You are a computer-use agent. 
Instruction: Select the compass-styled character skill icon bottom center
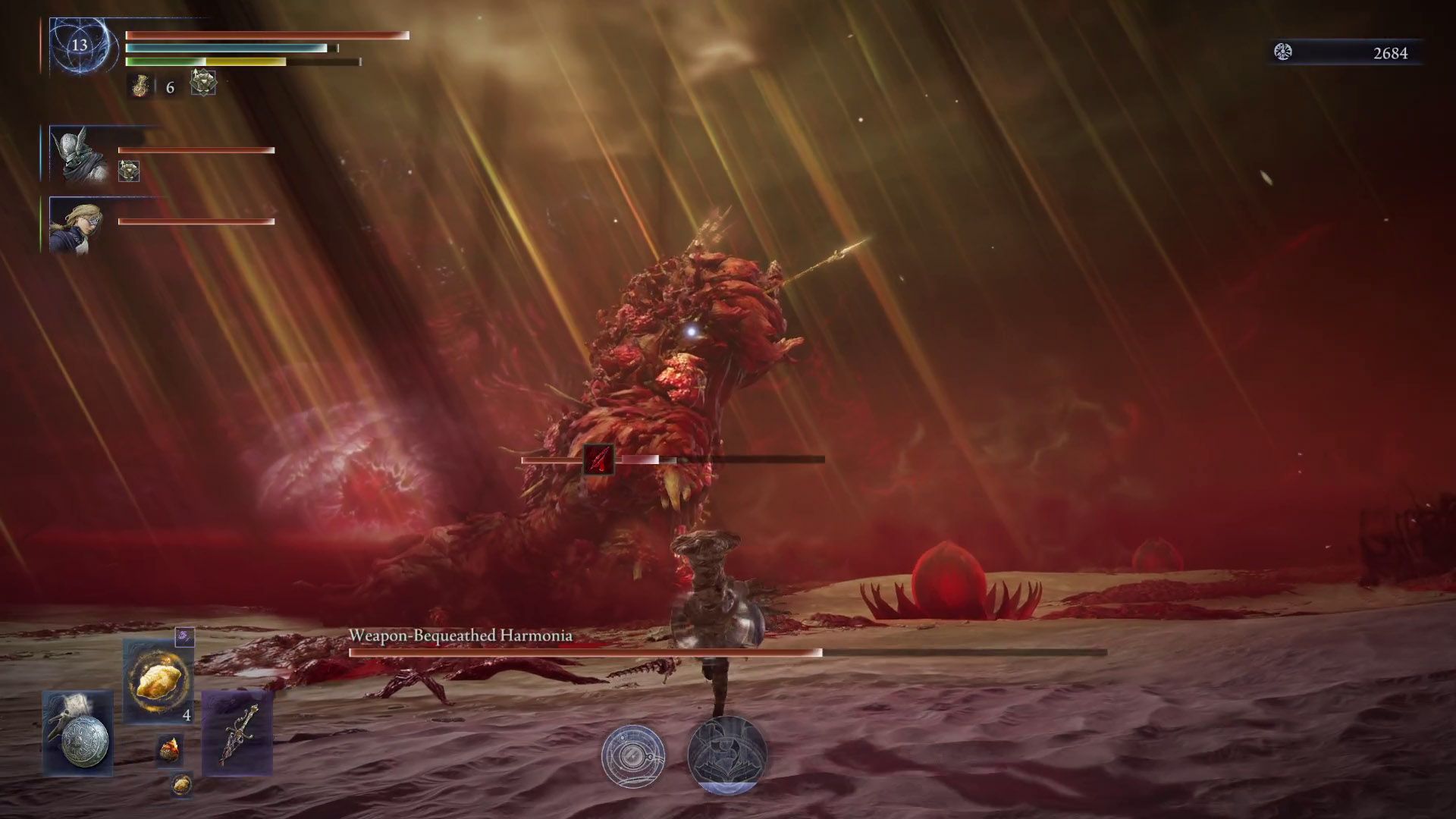[635, 757]
